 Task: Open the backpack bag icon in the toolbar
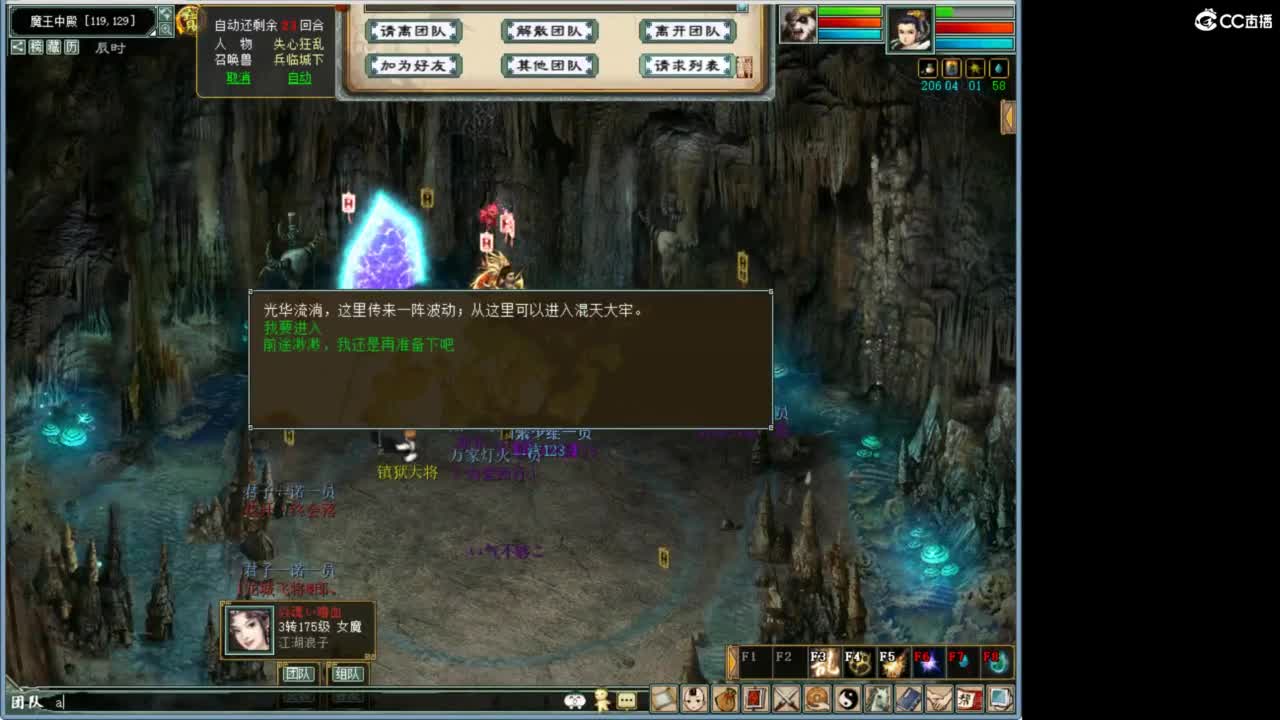(723, 700)
